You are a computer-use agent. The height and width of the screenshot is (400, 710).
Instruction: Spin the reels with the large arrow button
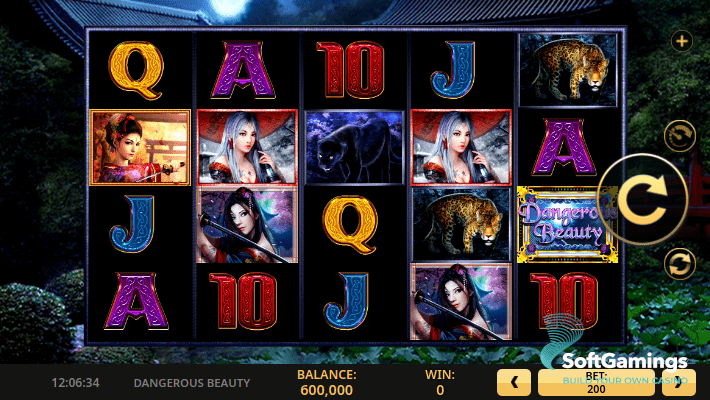[x=640, y=201]
